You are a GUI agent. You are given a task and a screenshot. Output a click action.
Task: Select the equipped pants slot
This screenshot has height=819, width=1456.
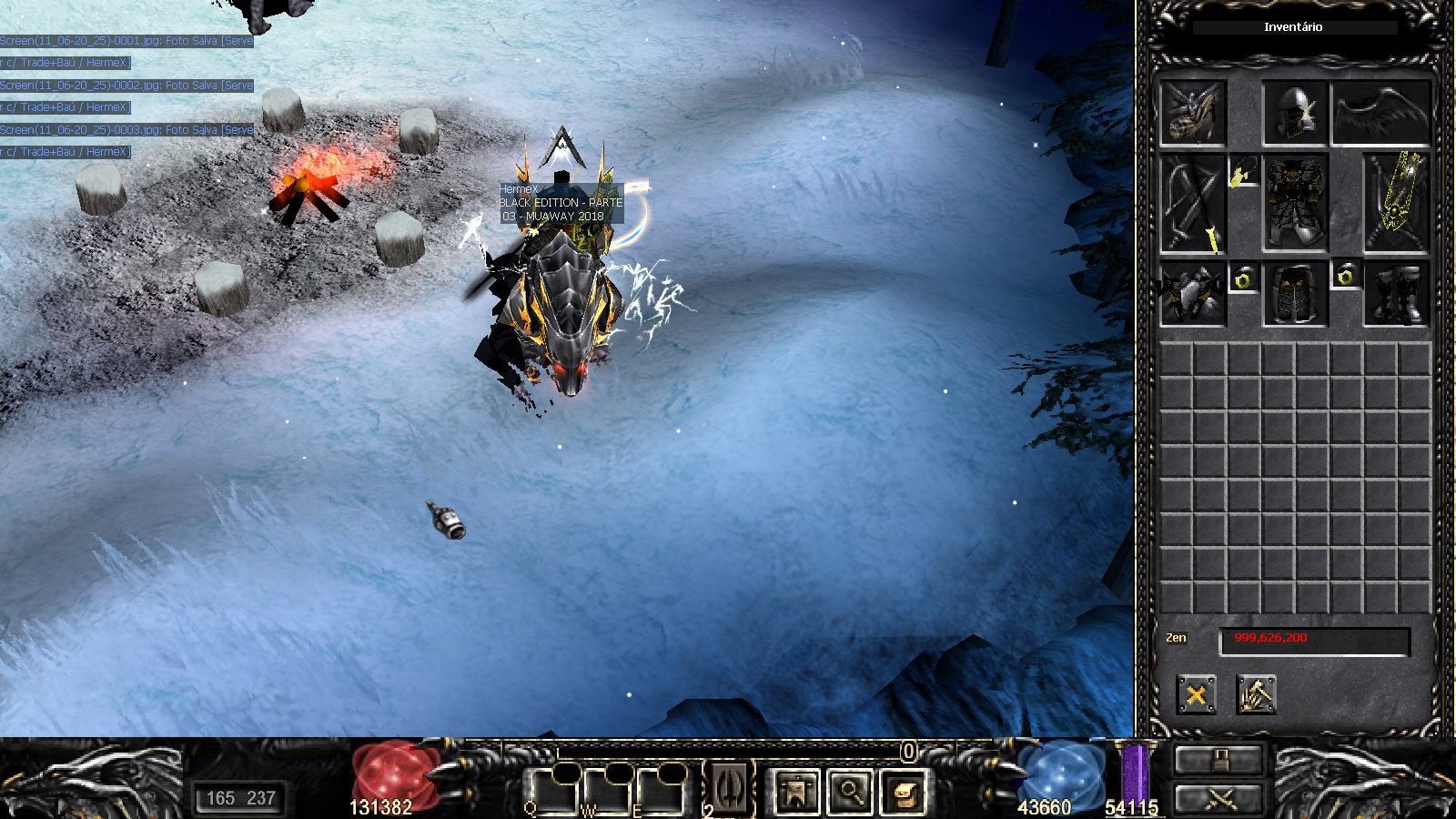click(1295, 294)
